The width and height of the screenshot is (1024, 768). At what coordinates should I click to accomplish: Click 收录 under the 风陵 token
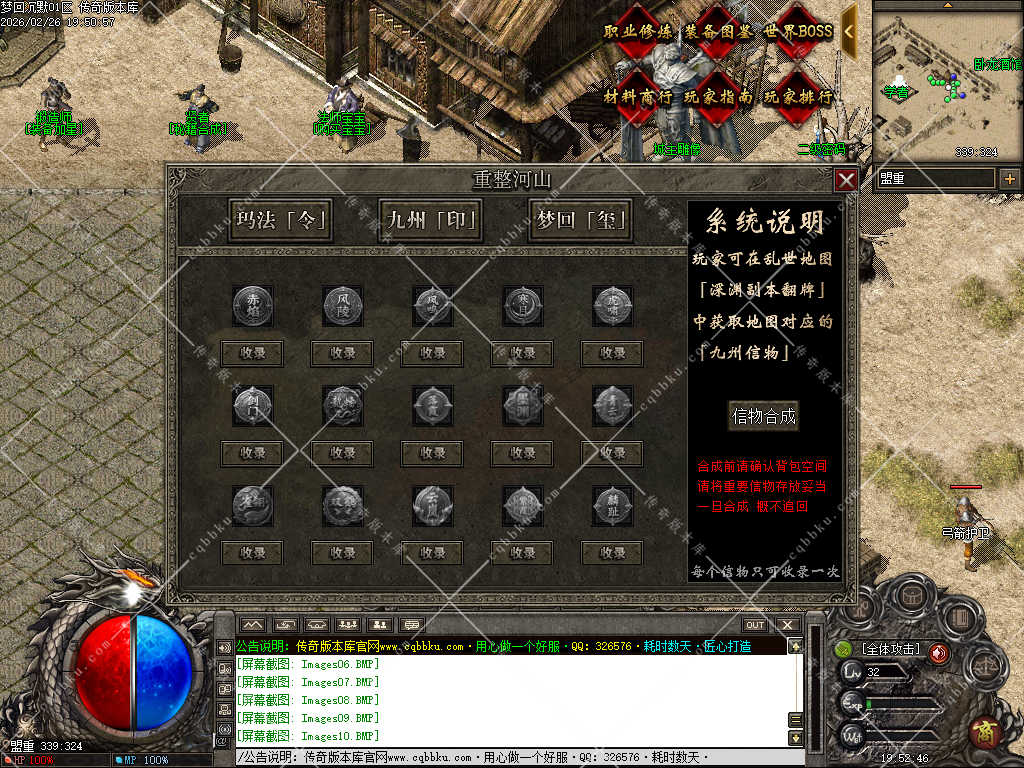[x=342, y=353]
